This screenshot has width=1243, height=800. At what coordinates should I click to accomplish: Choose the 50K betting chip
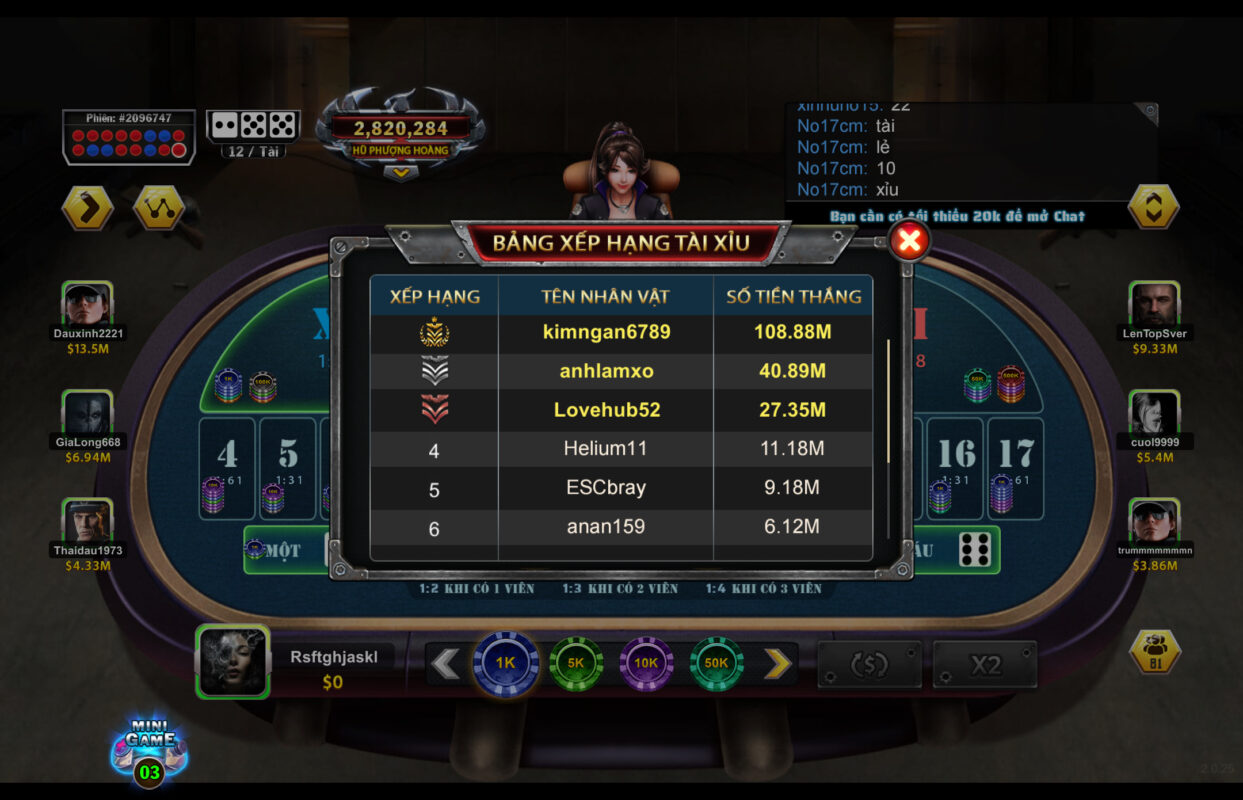click(x=716, y=663)
